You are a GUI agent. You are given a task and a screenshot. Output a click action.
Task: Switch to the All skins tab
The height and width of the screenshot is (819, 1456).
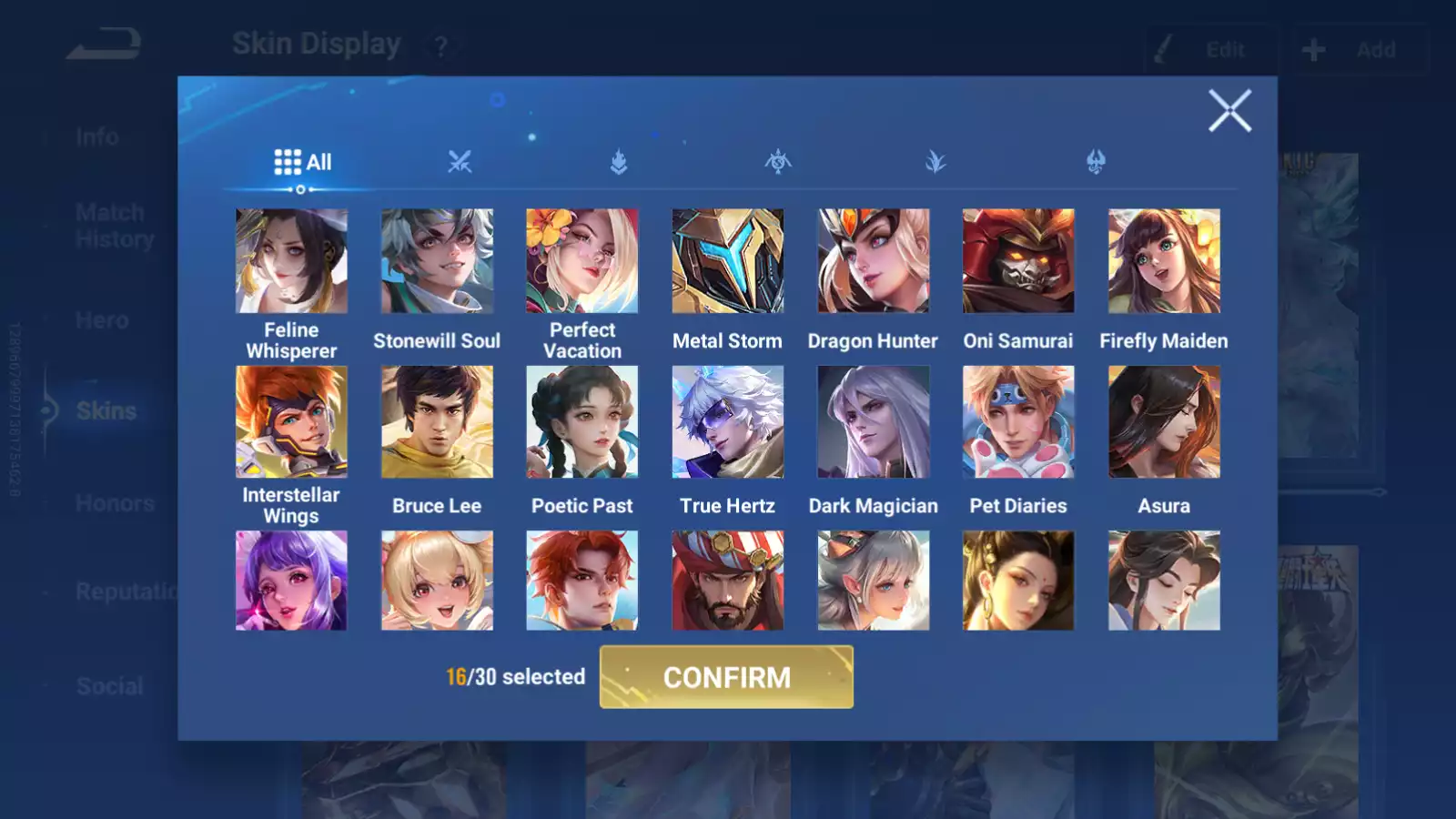click(302, 163)
